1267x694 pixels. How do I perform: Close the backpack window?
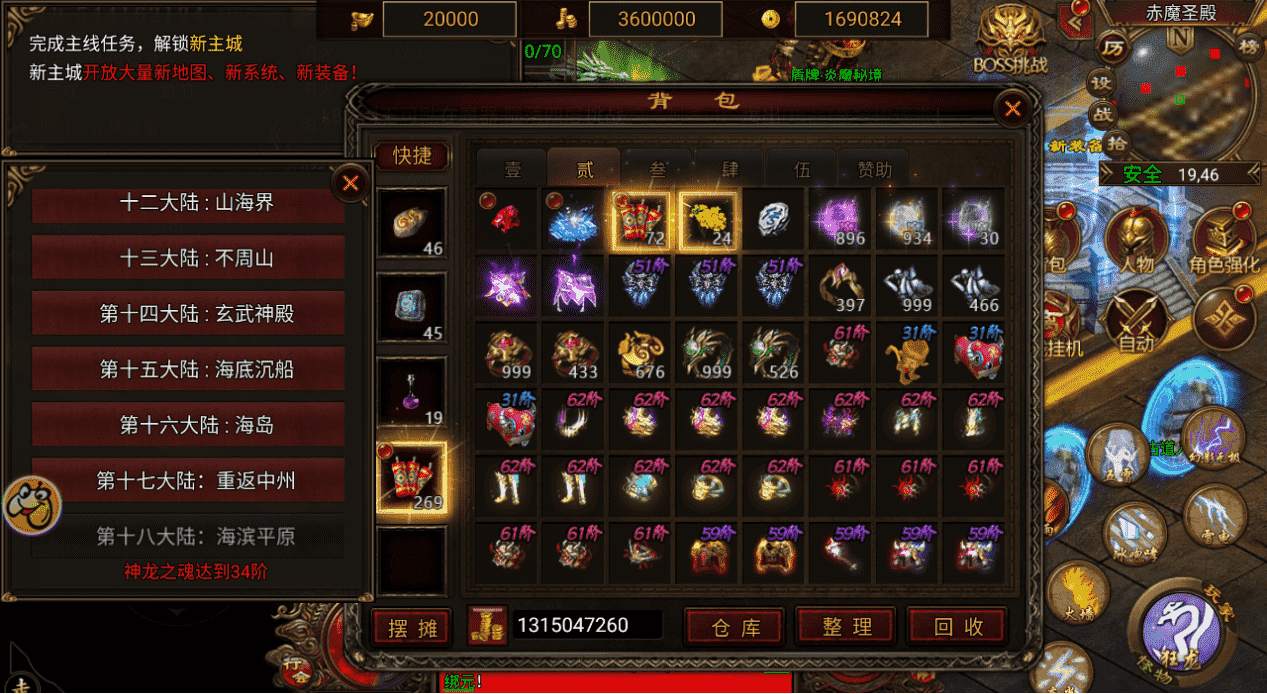tap(1013, 109)
